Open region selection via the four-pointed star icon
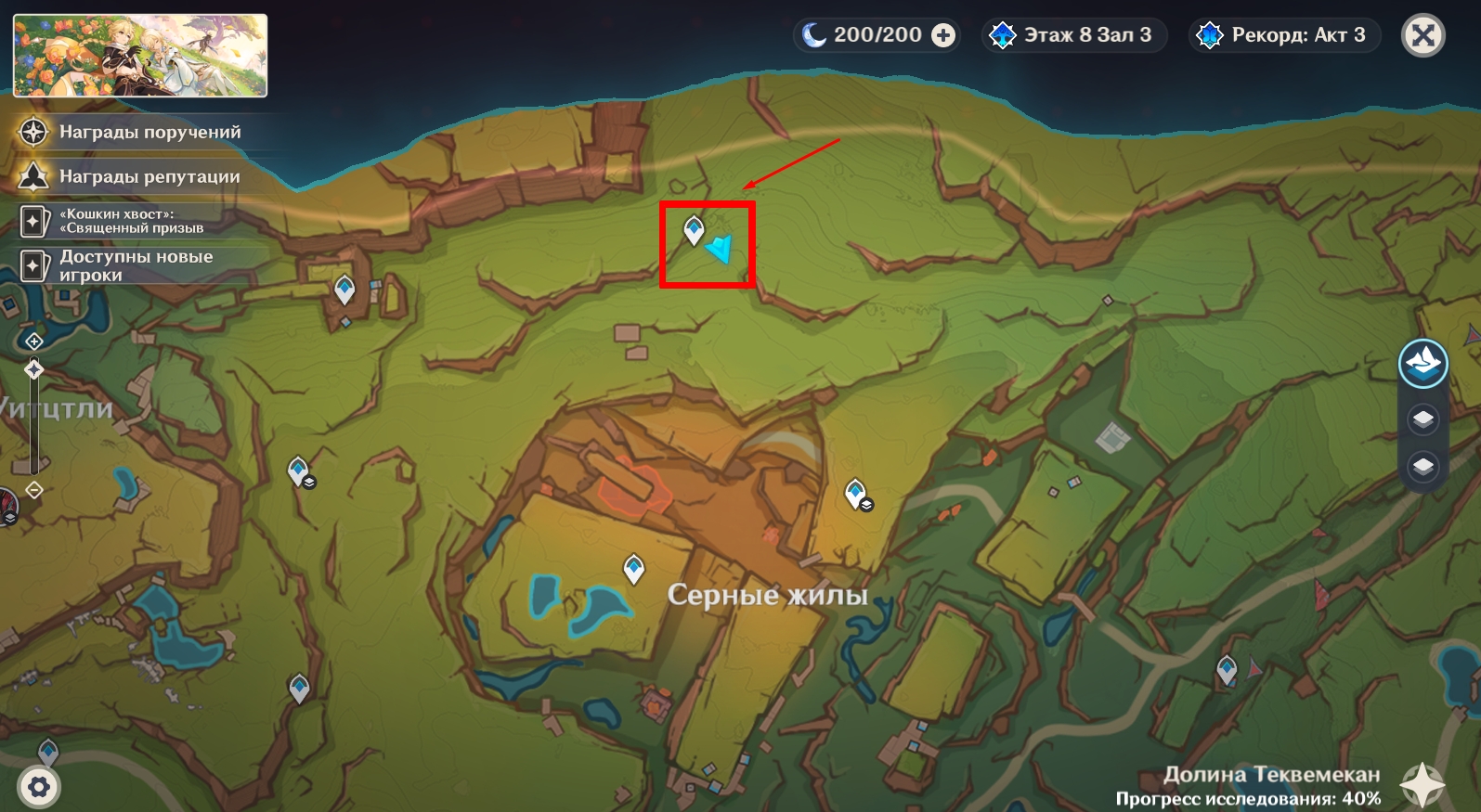 coord(1422,785)
